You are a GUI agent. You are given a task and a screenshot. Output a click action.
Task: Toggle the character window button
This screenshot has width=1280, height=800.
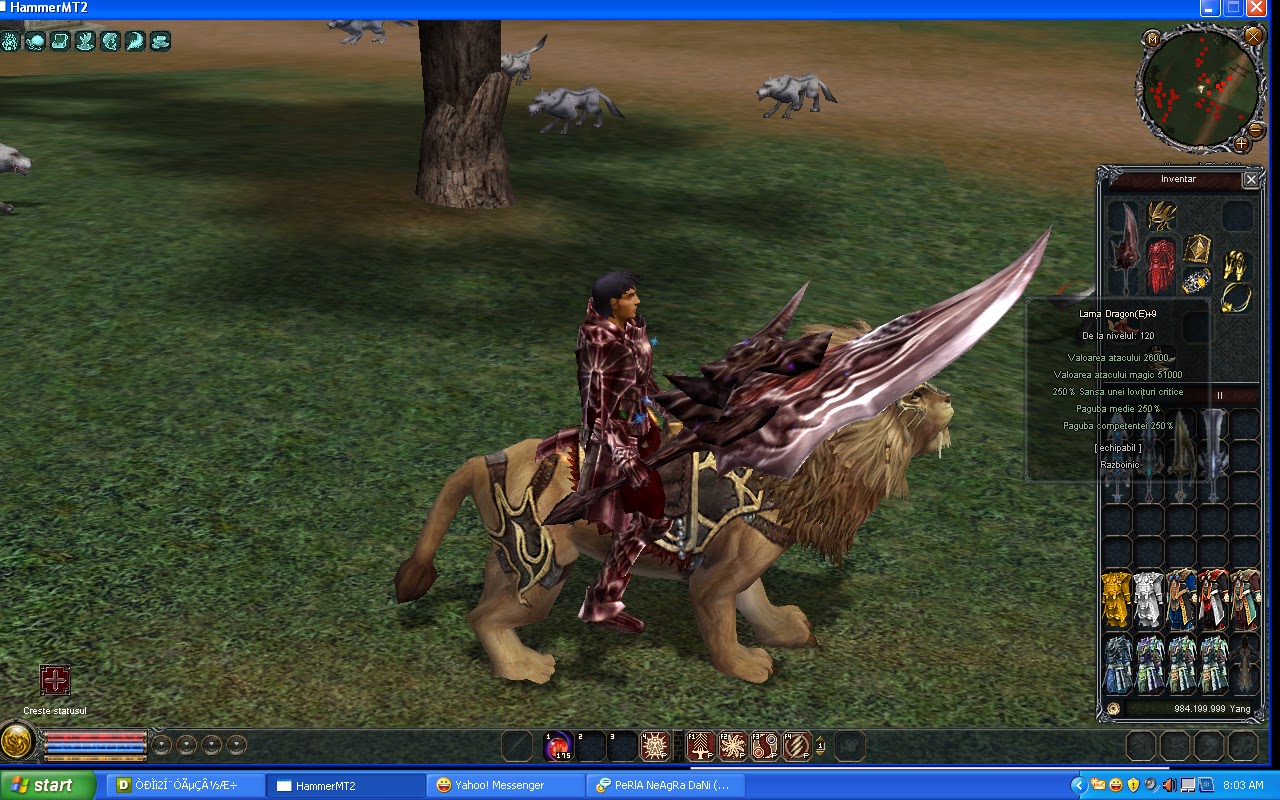[x=1141, y=745]
